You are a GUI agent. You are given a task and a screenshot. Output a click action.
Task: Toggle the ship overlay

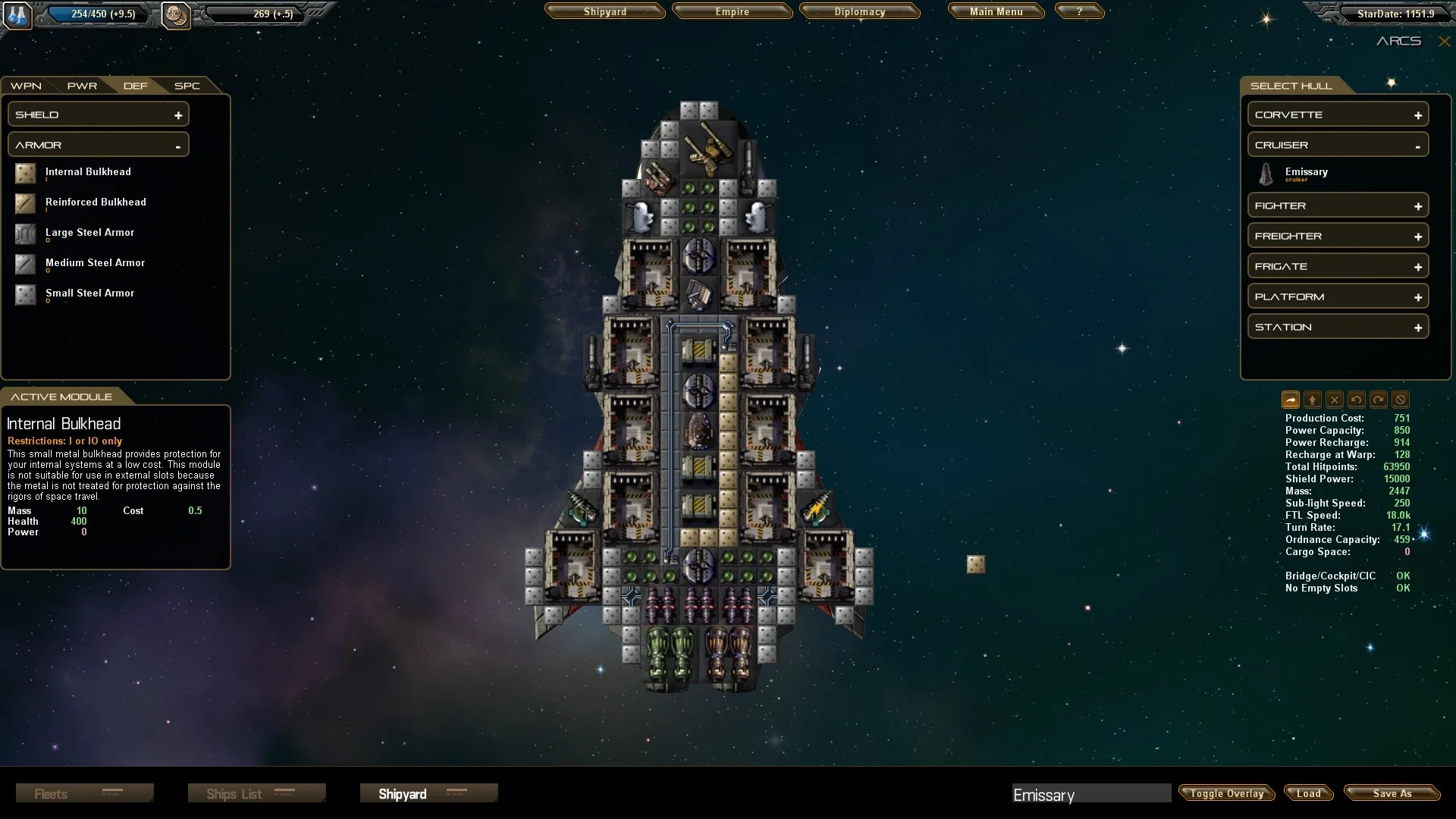[x=1226, y=793]
